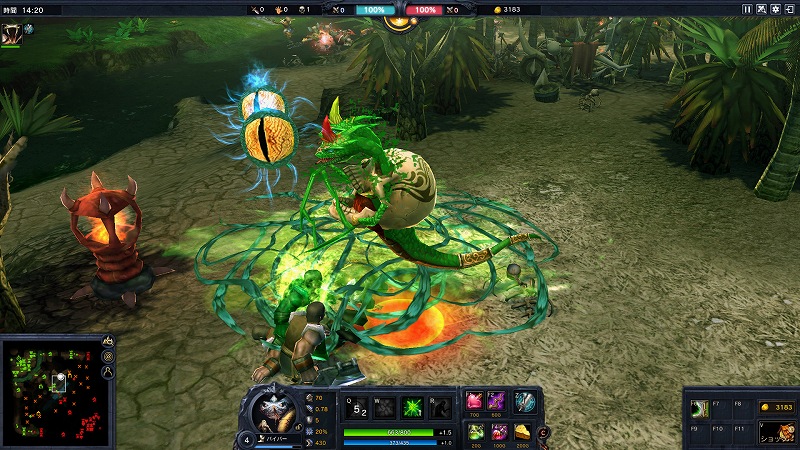This screenshot has width=800, height=450.
Task: Activate the W ability slot
Action: point(384,409)
